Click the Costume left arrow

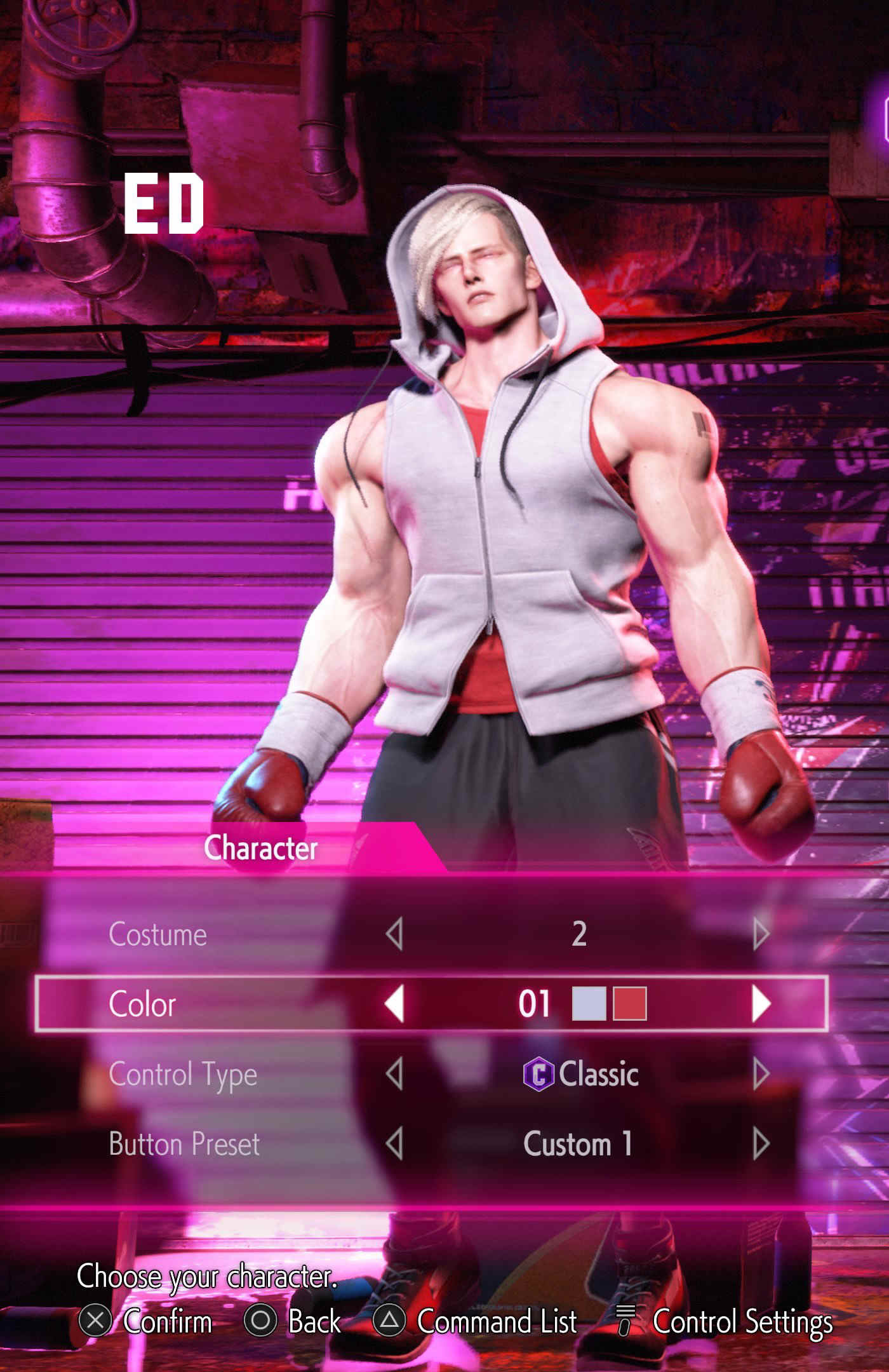[x=395, y=934]
